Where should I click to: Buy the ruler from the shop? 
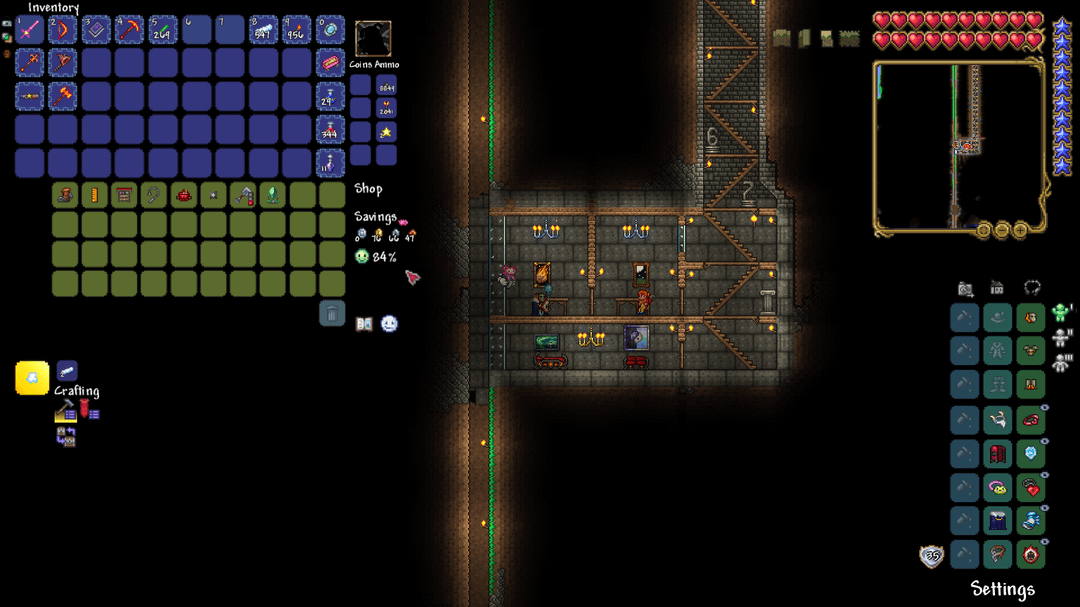[x=95, y=195]
